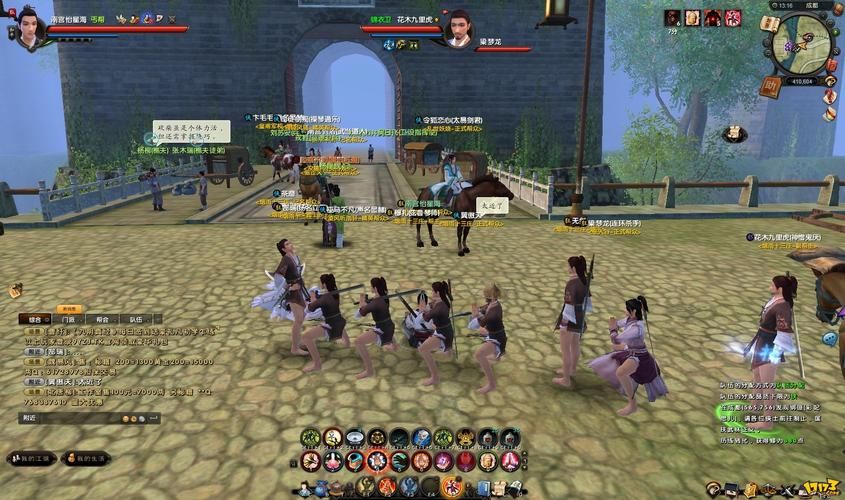845x500 pixels.
Task: Switch to the 综合 chat tab
Action: [x=35, y=320]
